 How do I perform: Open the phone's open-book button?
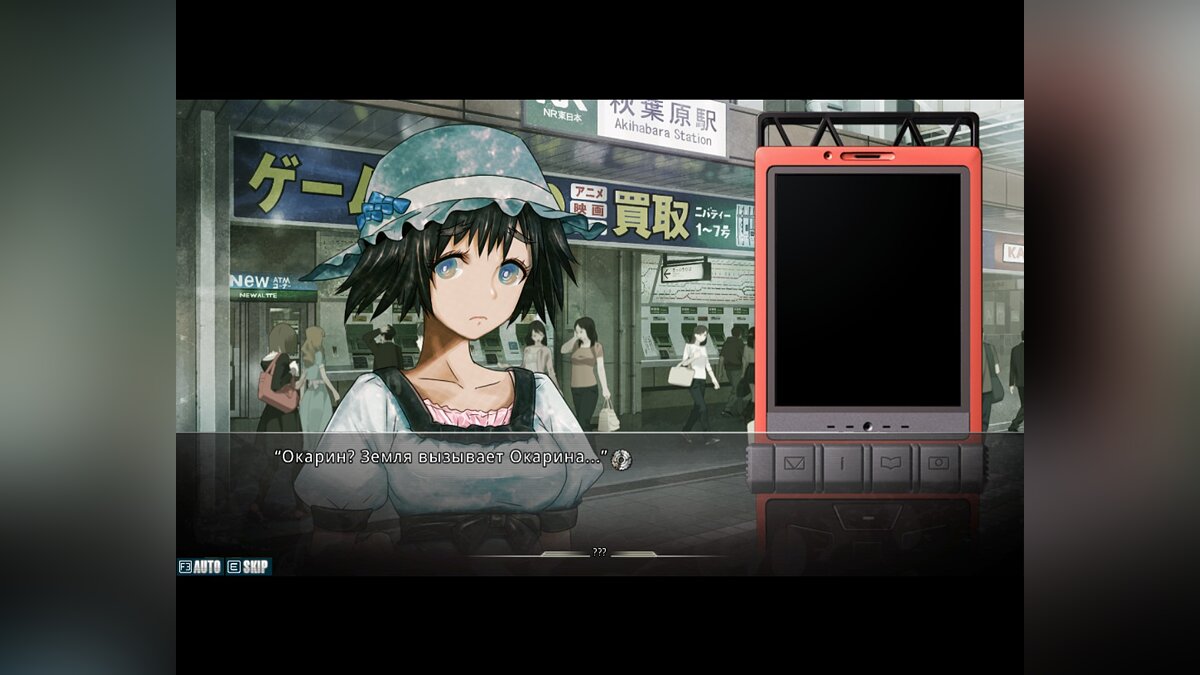(x=891, y=463)
